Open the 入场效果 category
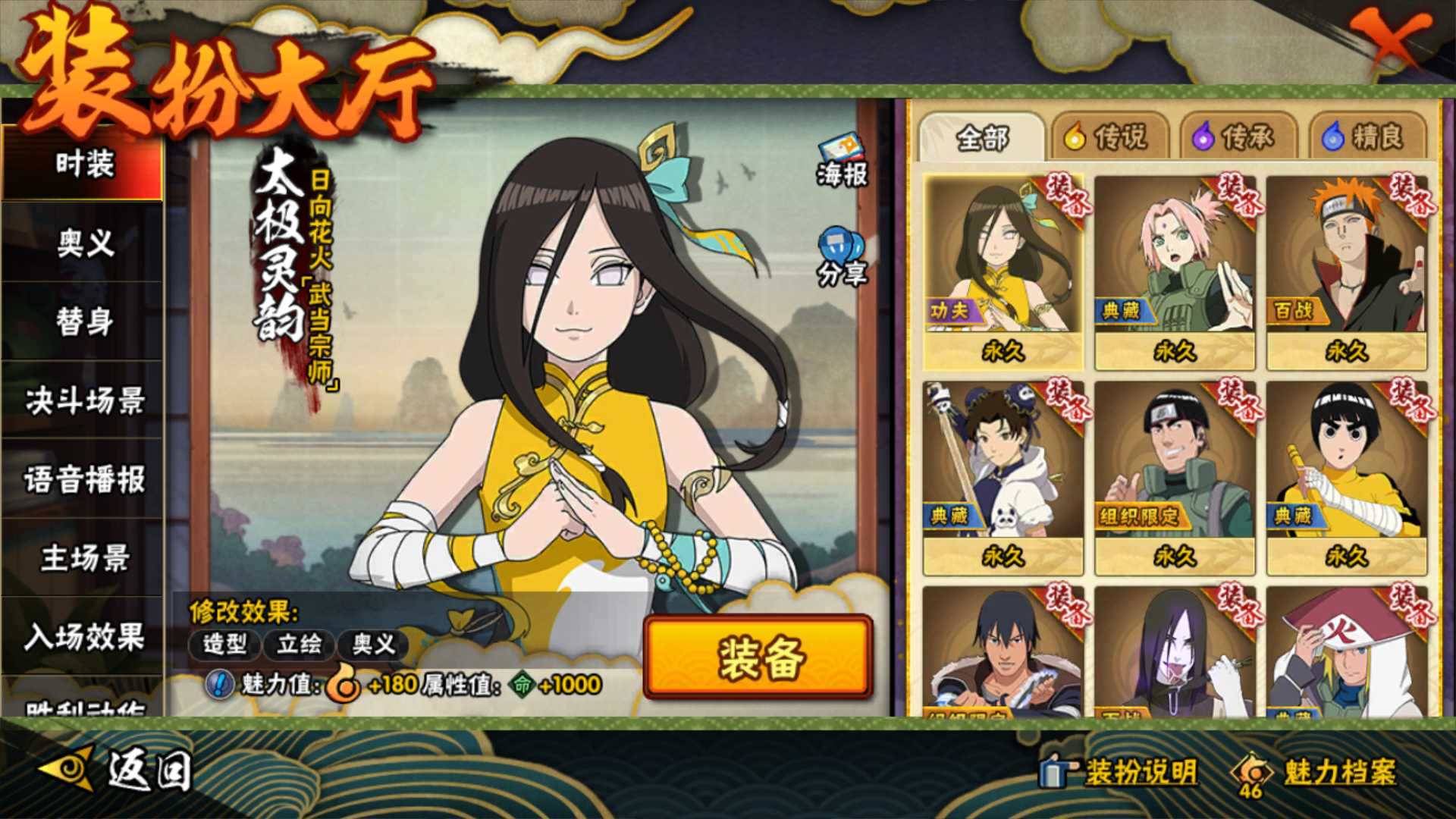Viewport: 1456px width, 819px height. tap(83, 637)
